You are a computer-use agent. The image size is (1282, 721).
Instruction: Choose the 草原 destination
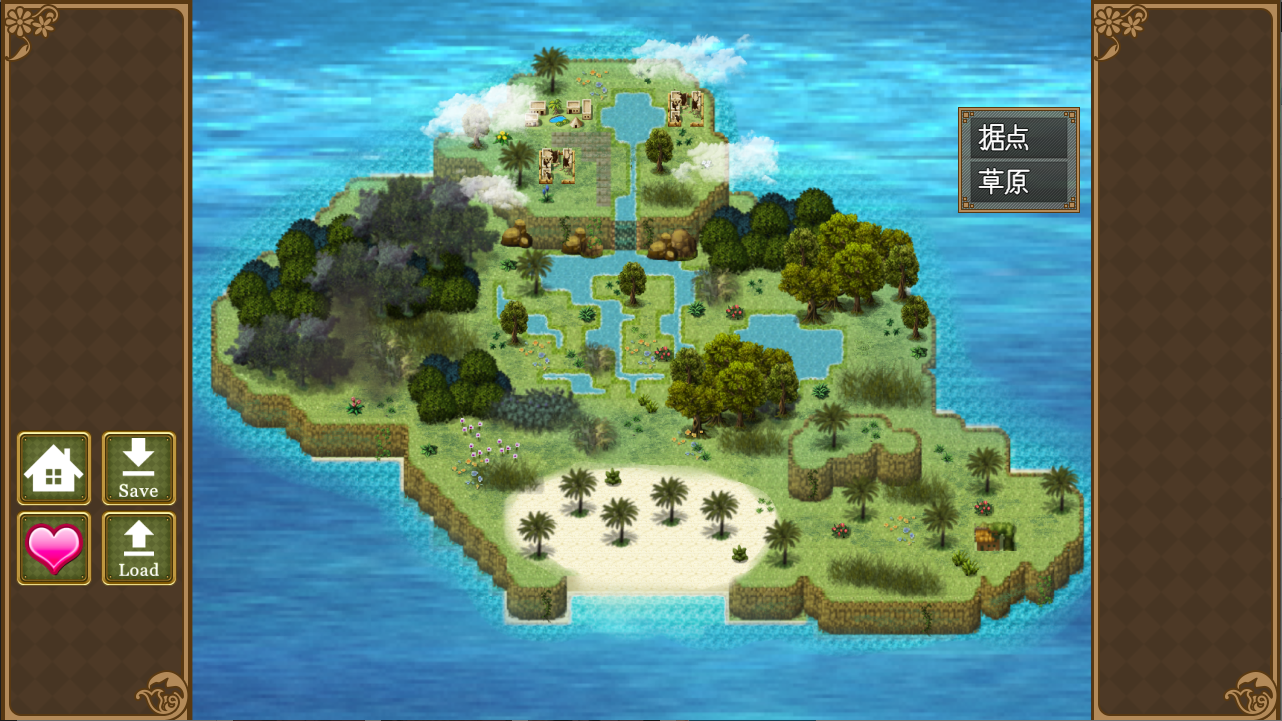click(1018, 182)
